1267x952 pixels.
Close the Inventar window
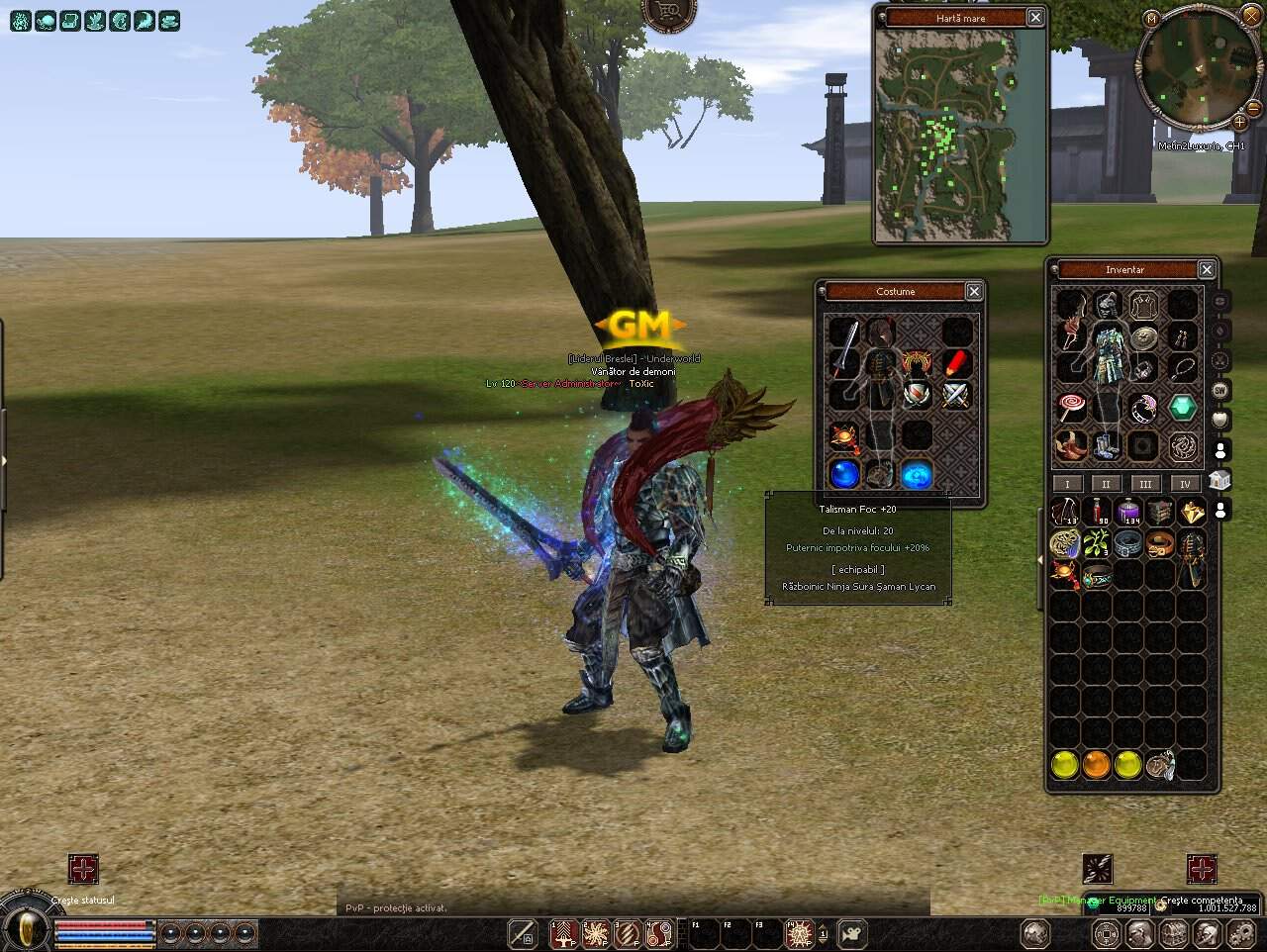pos(1207,269)
